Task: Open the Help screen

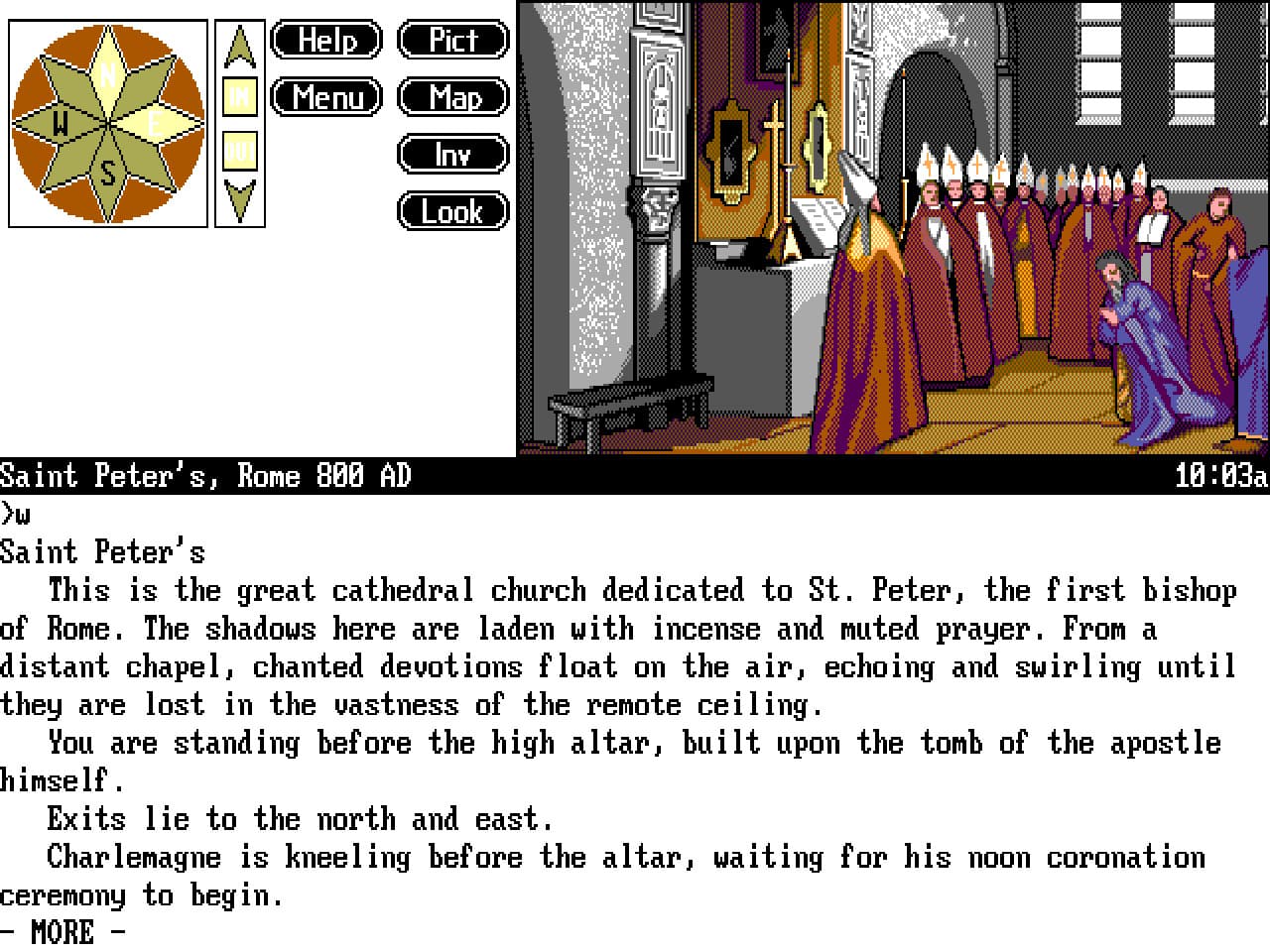Action: click(x=326, y=41)
